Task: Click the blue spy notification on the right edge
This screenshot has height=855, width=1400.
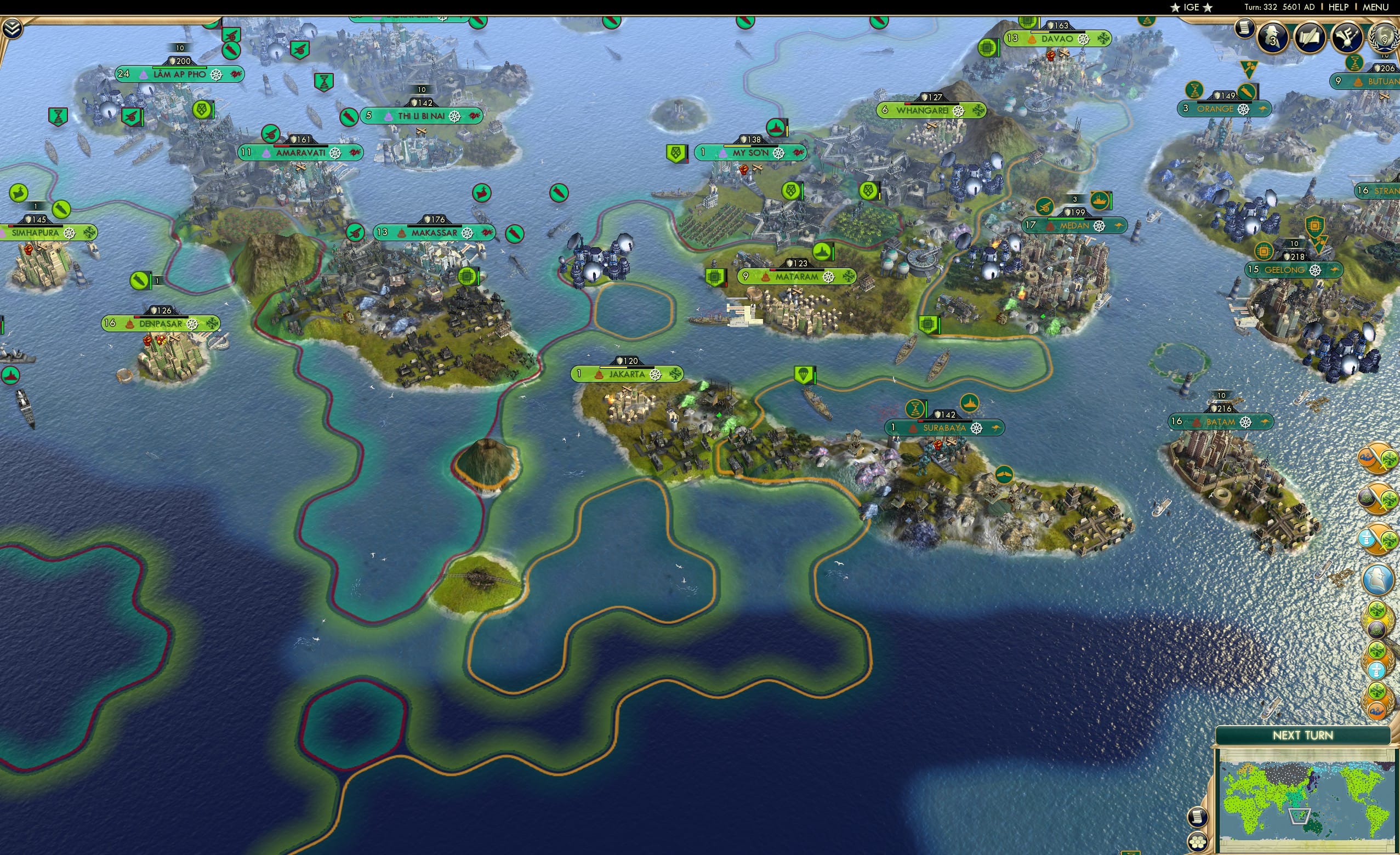Action: tap(1378, 578)
